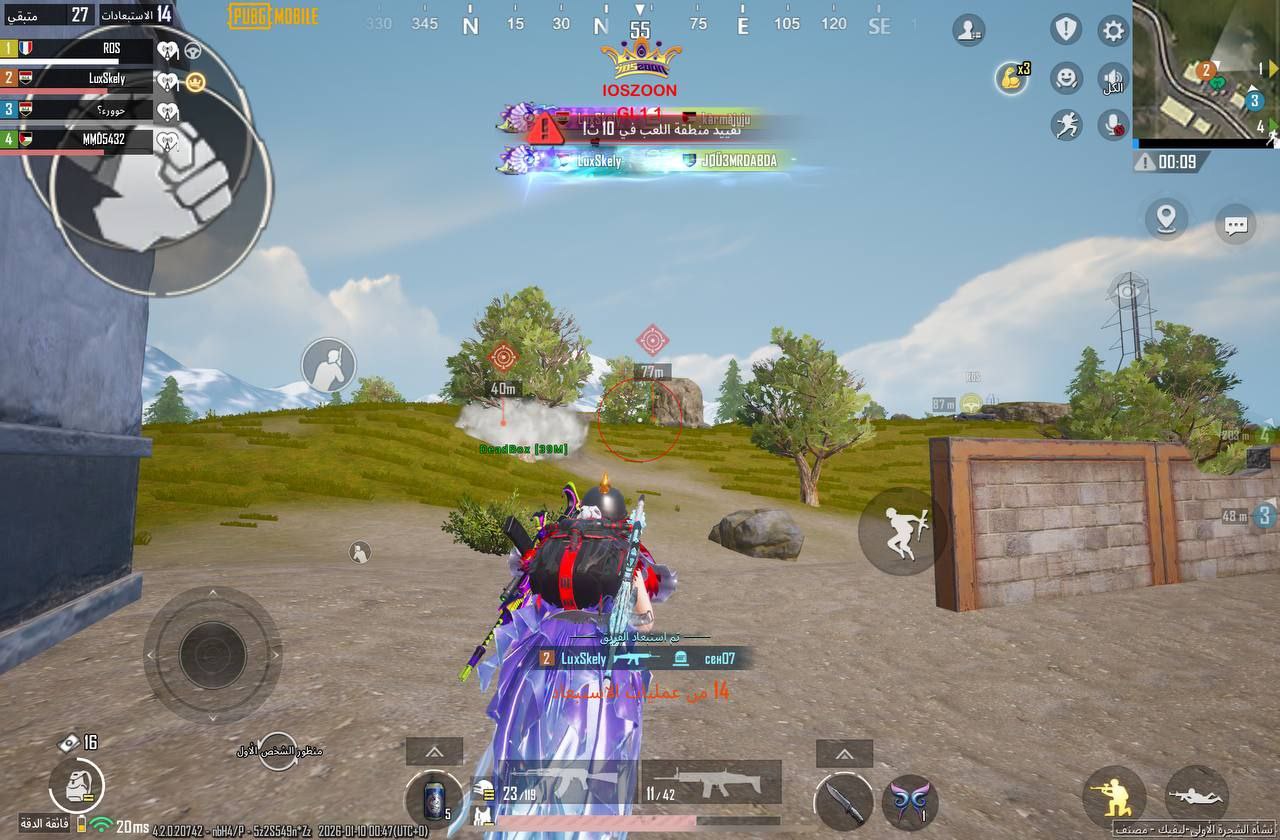Open the quick chat bubble
Screen dimensions: 1280x840
coord(1236,224)
